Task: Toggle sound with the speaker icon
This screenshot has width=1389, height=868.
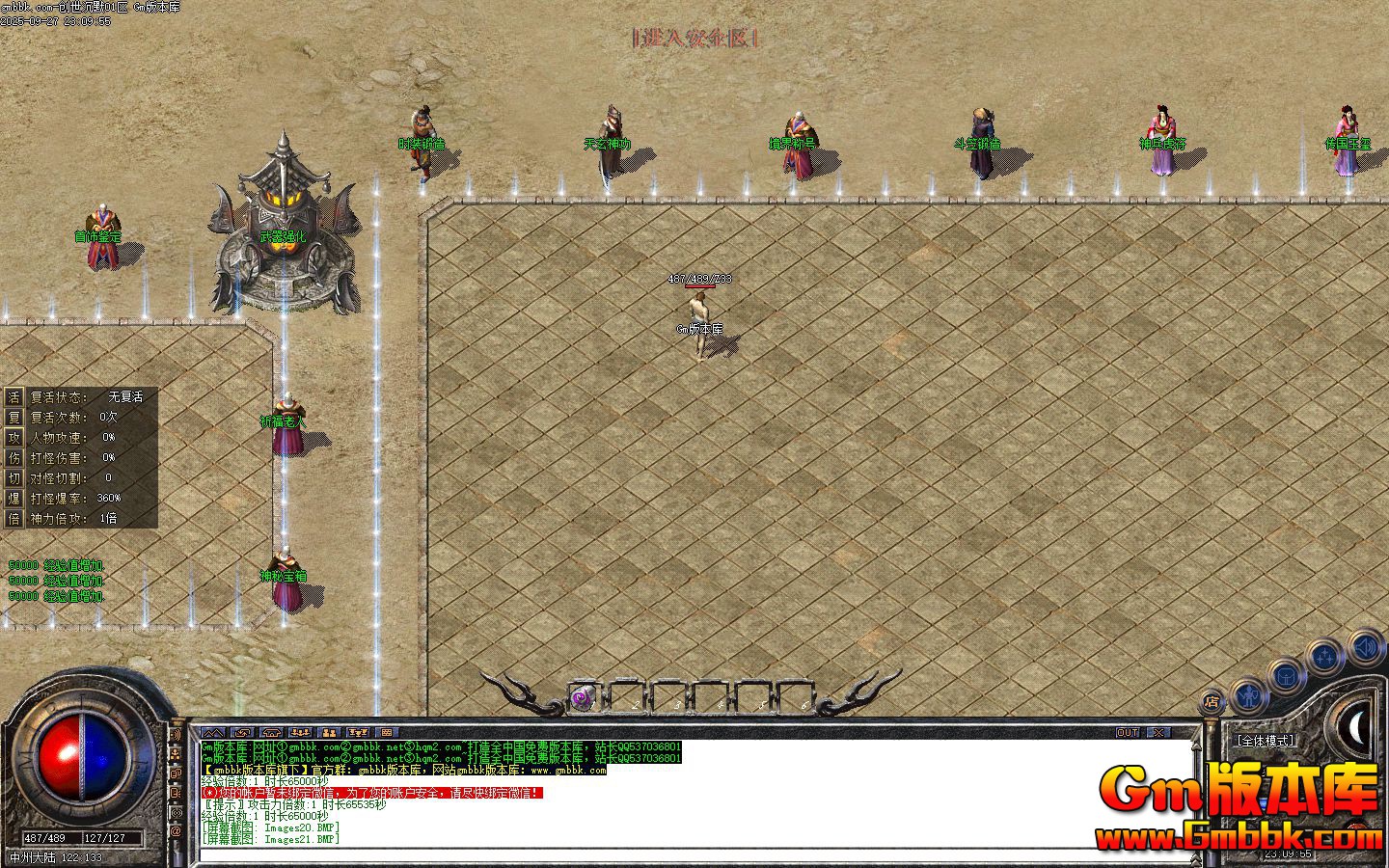Action: 1366,645
